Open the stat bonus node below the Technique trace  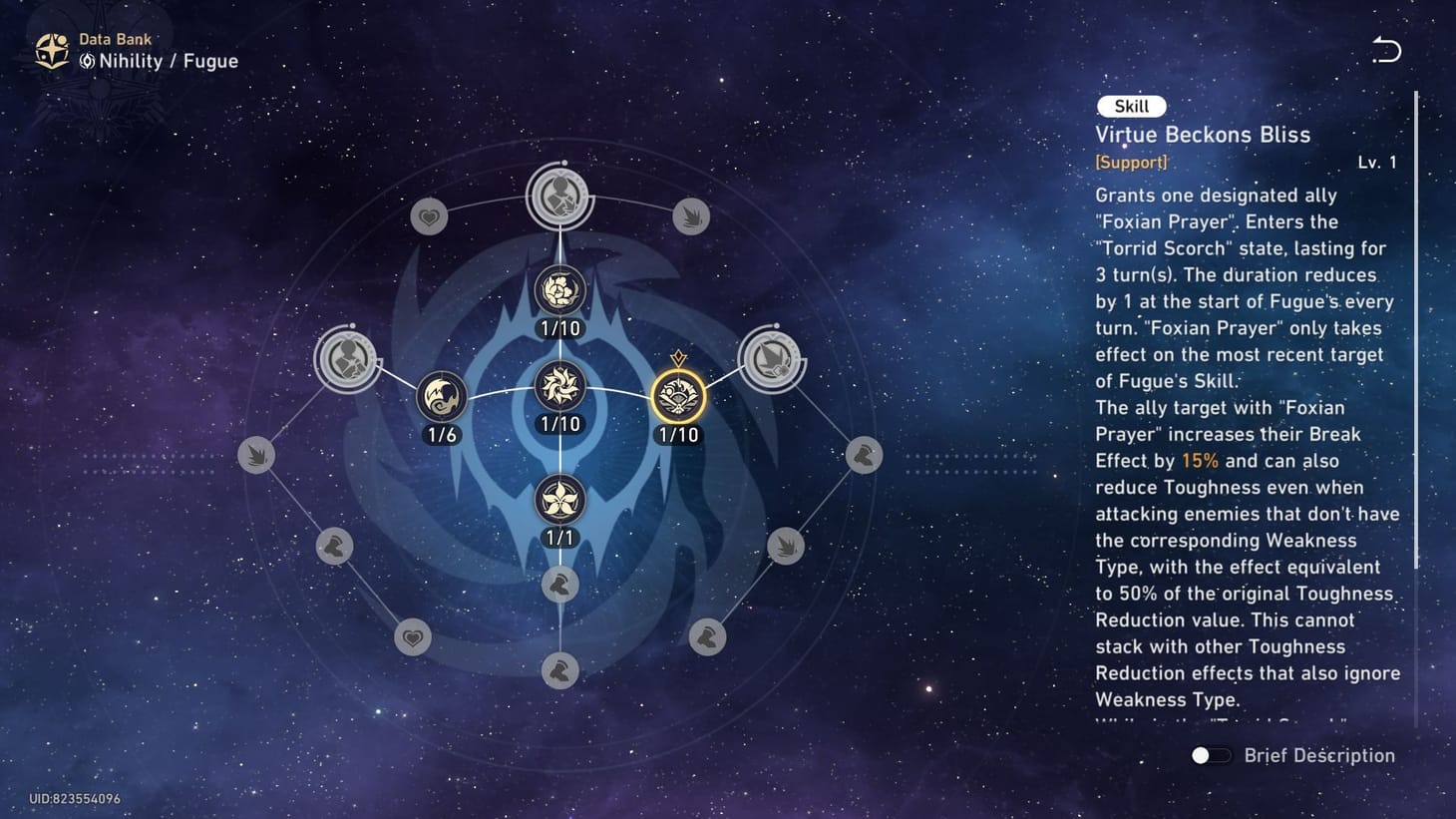560,584
